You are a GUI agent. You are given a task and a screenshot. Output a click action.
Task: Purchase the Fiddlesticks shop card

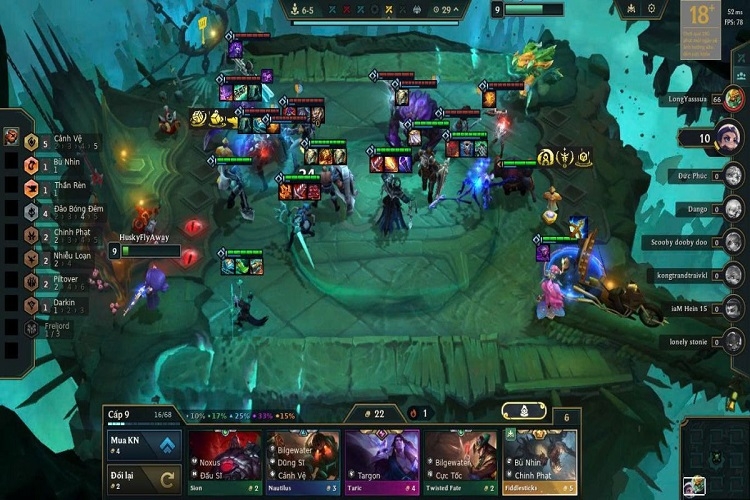click(x=539, y=463)
